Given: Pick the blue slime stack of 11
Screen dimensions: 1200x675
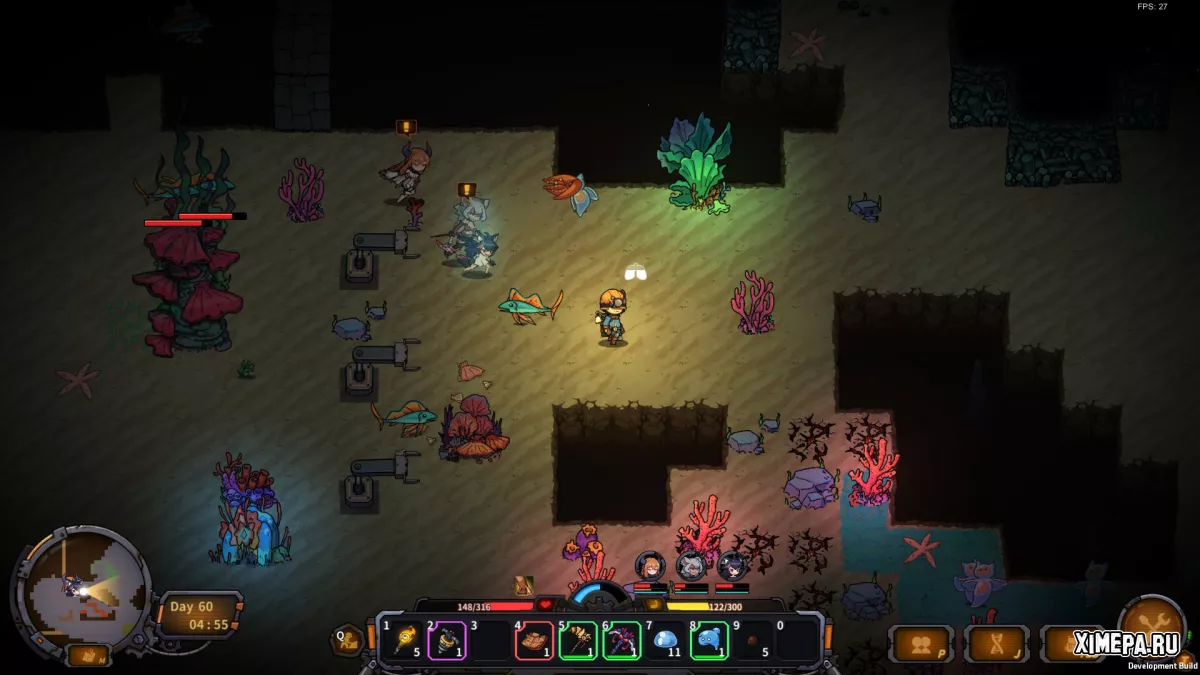Looking at the screenshot, I should coord(665,640).
